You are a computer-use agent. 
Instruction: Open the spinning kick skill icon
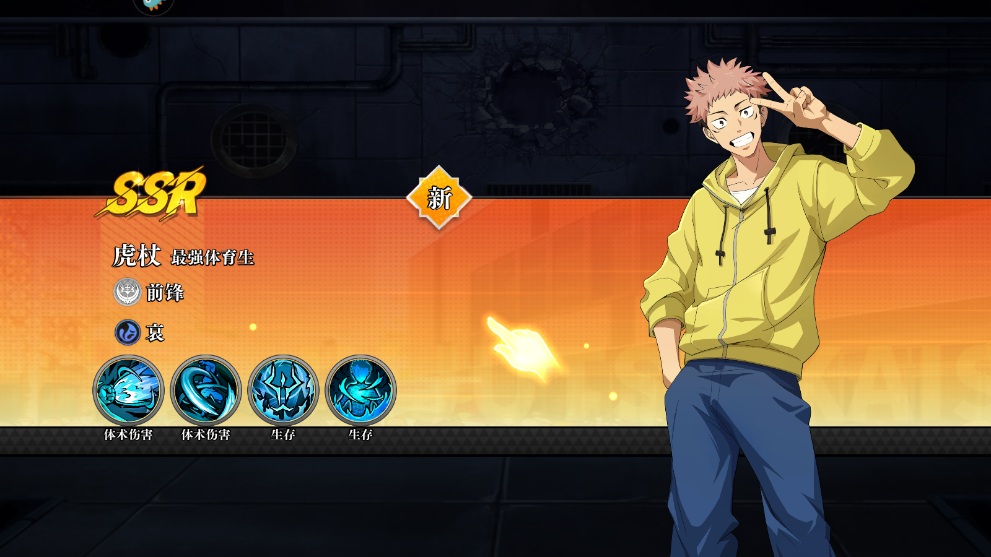pos(205,390)
